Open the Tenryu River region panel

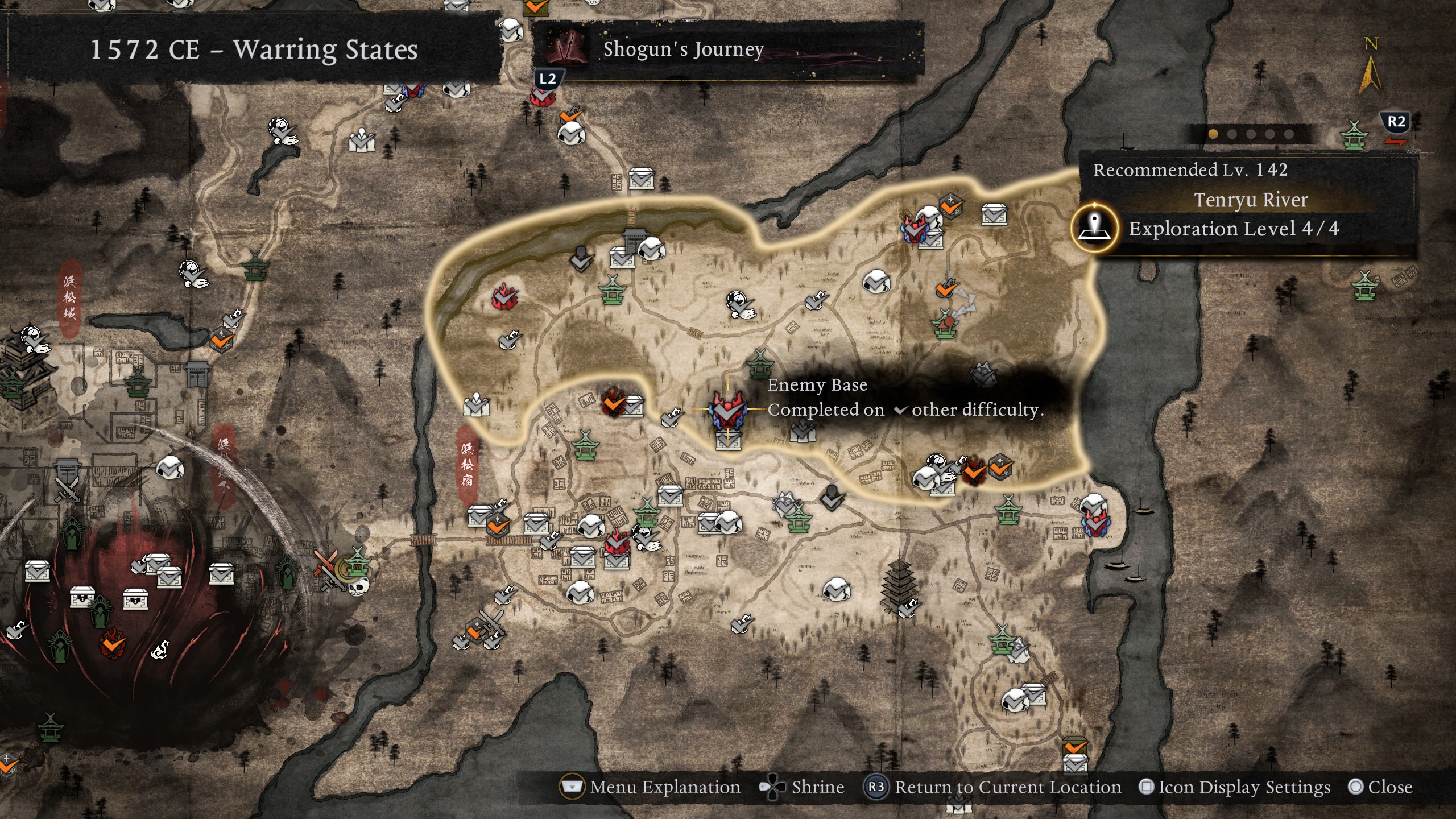coord(1250,200)
